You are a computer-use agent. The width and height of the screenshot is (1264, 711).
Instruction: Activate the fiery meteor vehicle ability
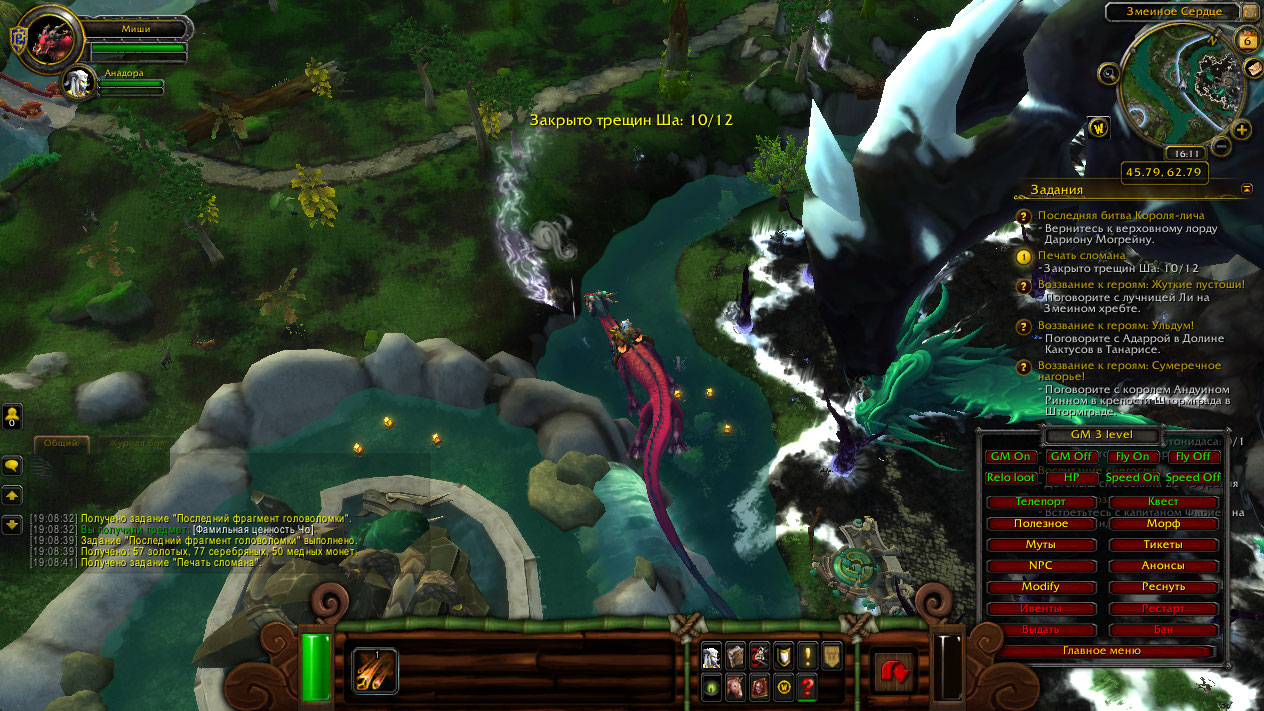[x=375, y=669]
